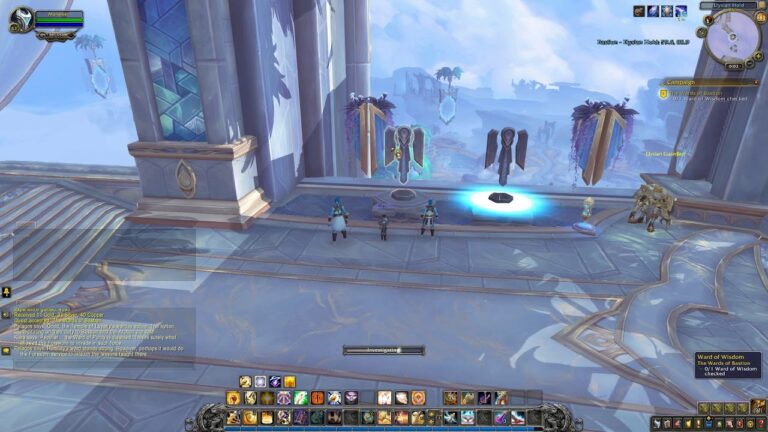Use the green-glow ability on the middle action bar

pos(301,398)
